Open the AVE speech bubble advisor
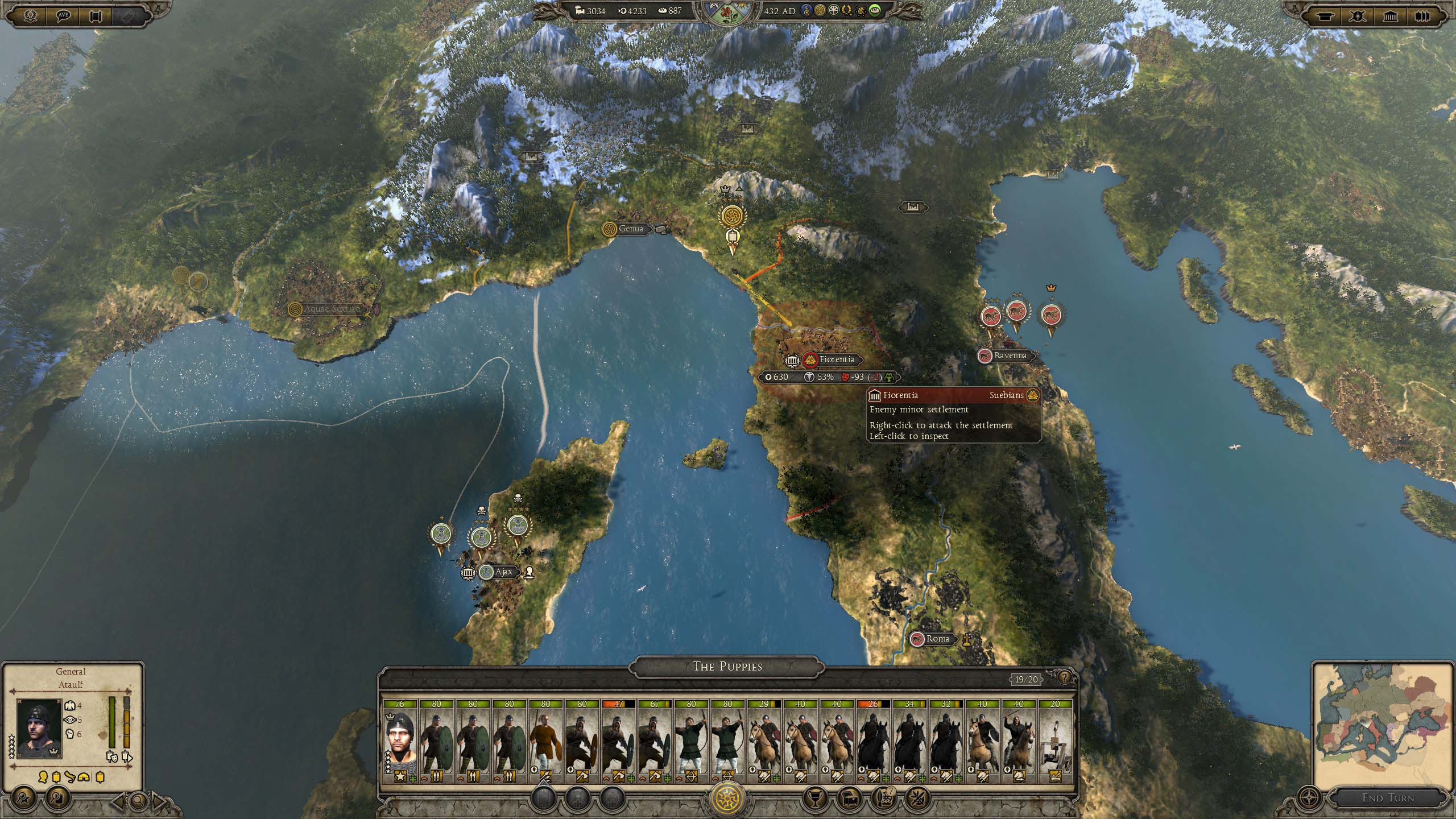The width and height of the screenshot is (1456, 819). click(x=63, y=15)
